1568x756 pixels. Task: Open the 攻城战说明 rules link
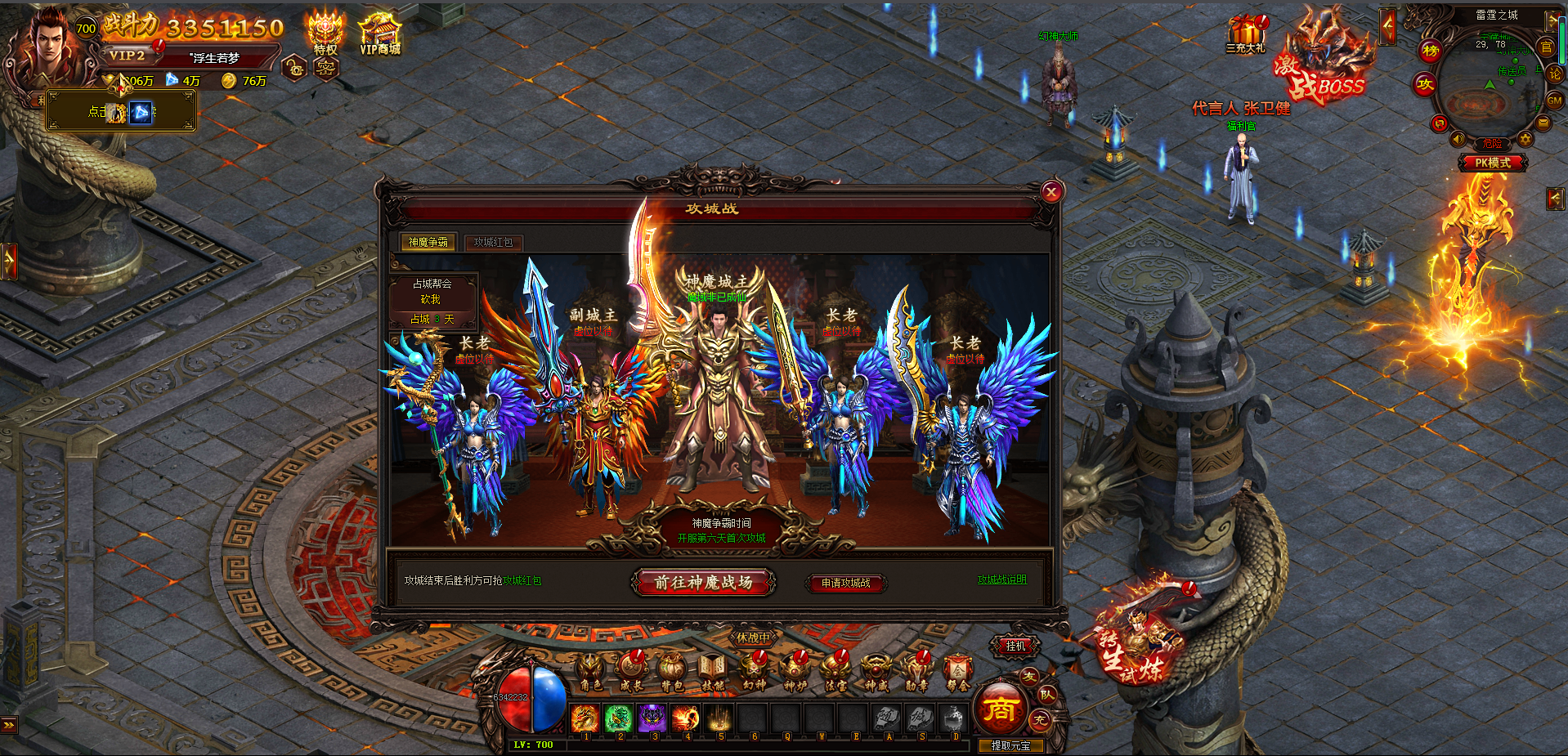click(x=1001, y=579)
